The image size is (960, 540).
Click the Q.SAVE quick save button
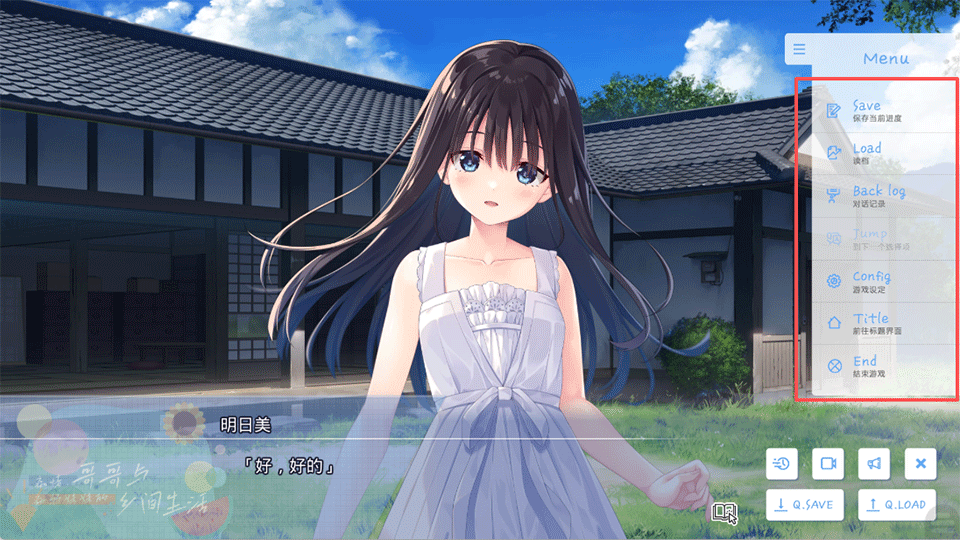(804, 504)
